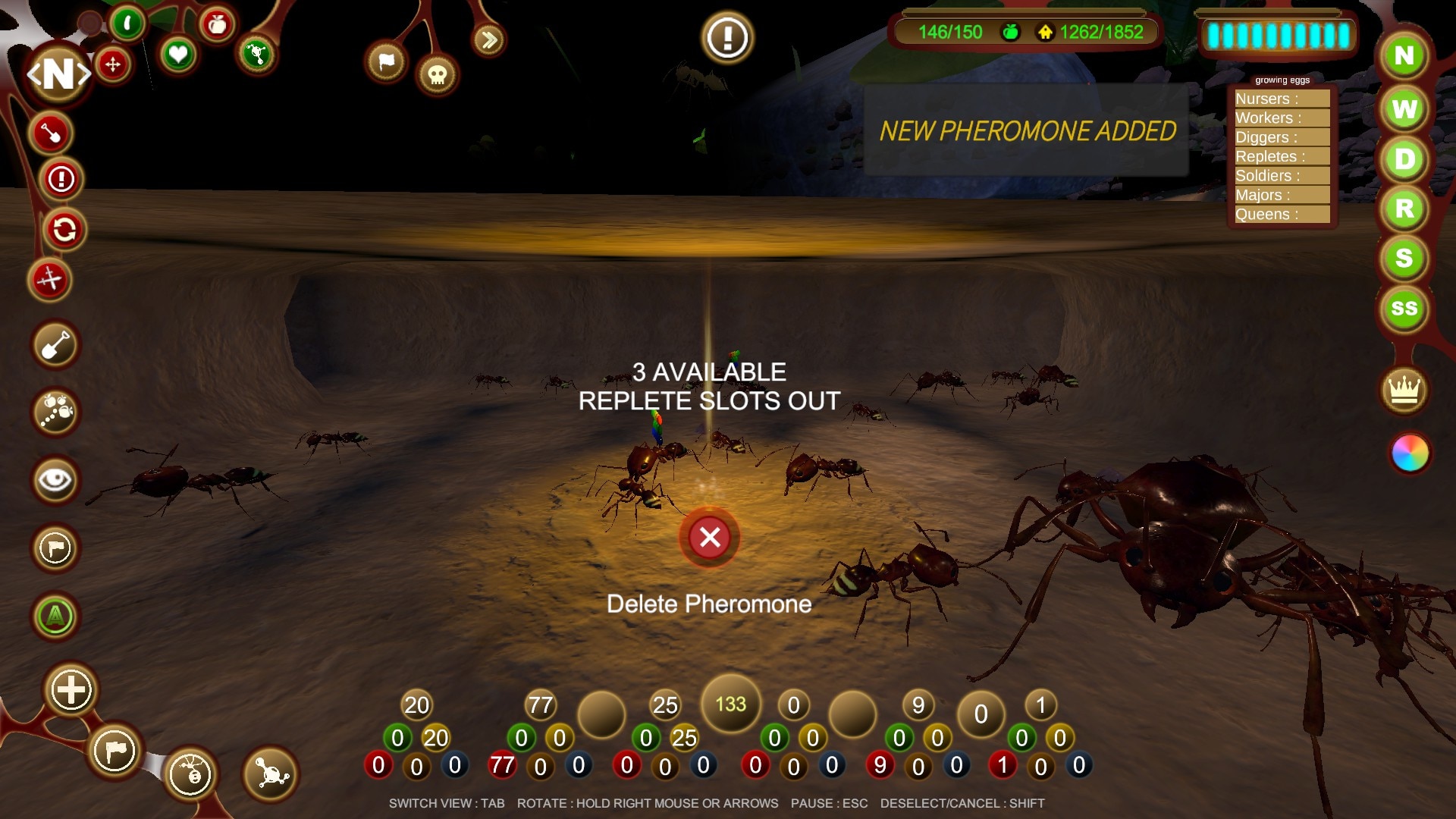Select the shovel dig tool
Screen dimensions: 1456x819
pyautogui.click(x=55, y=346)
